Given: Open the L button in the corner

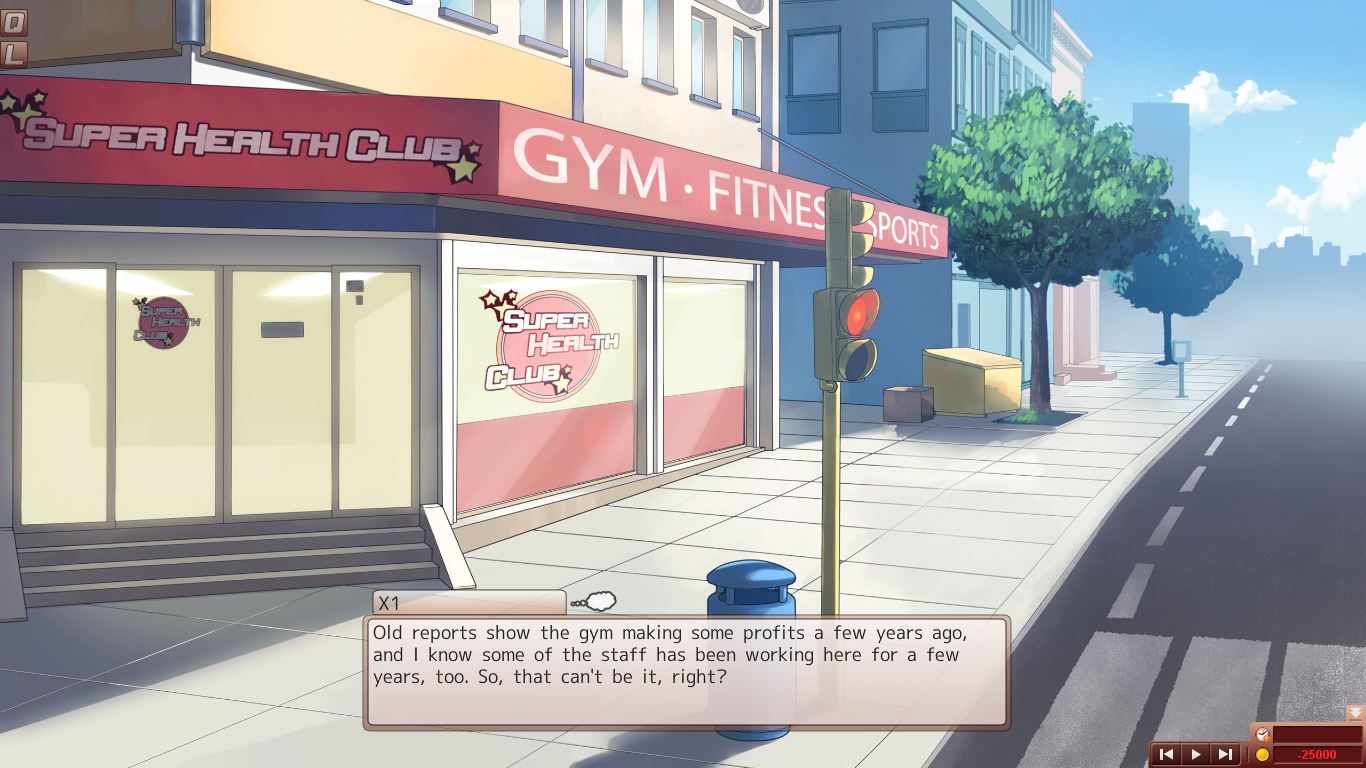Looking at the screenshot, I should [x=12, y=53].
